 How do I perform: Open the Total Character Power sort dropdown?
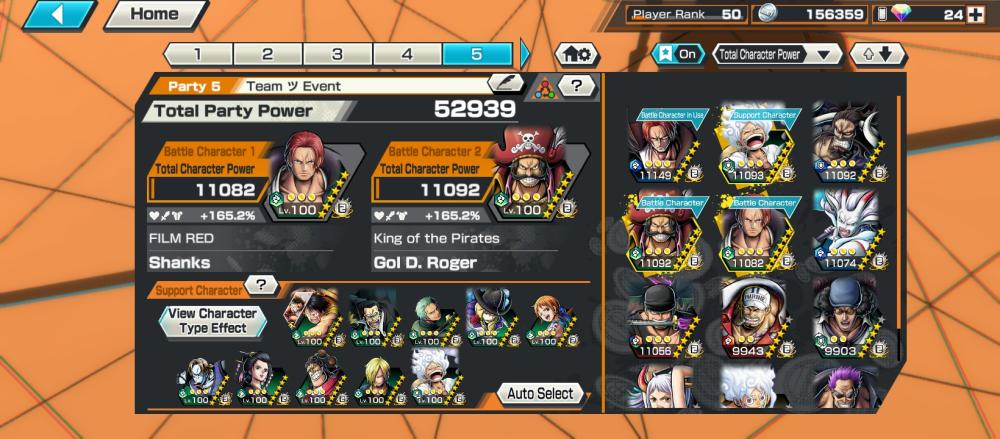[777, 54]
